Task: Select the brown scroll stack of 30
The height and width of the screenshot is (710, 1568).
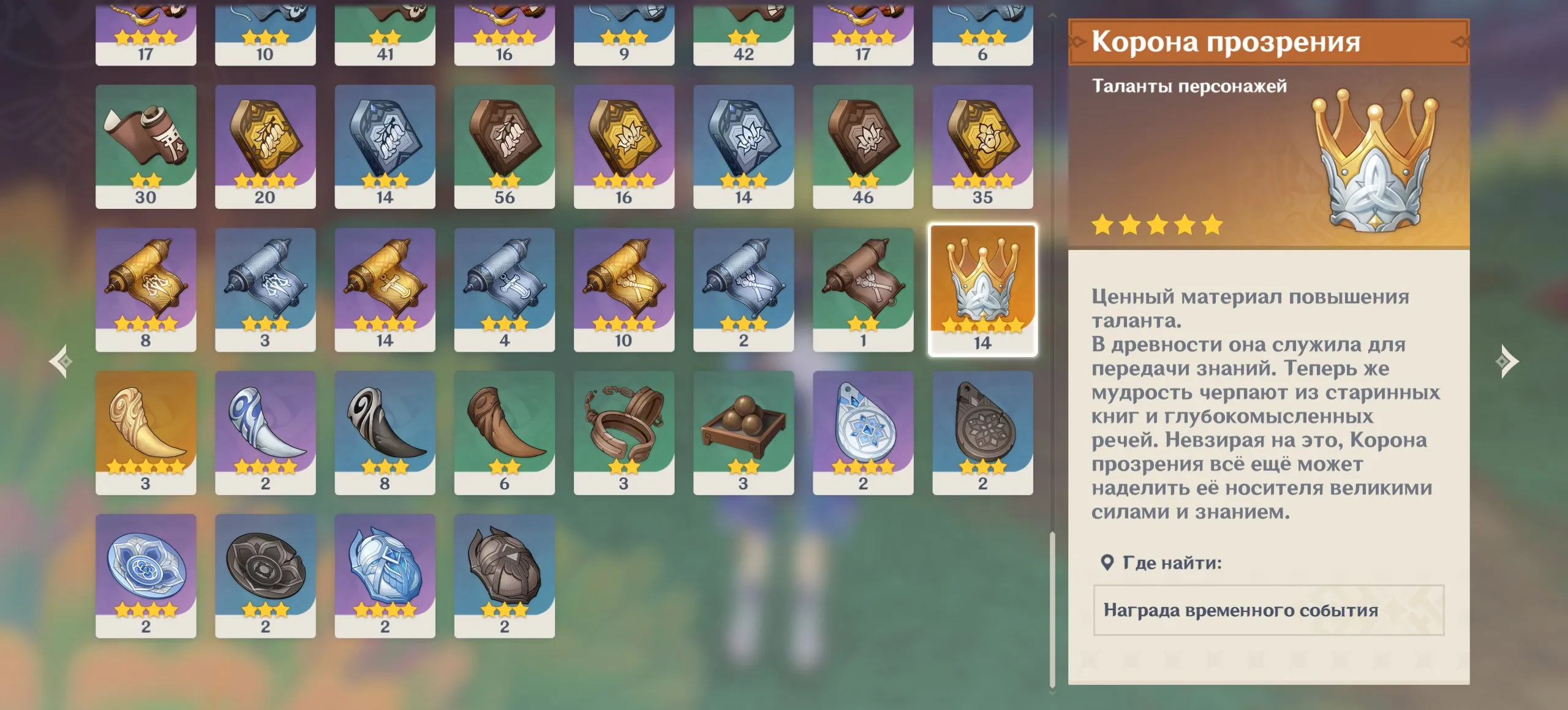Action: click(146, 146)
